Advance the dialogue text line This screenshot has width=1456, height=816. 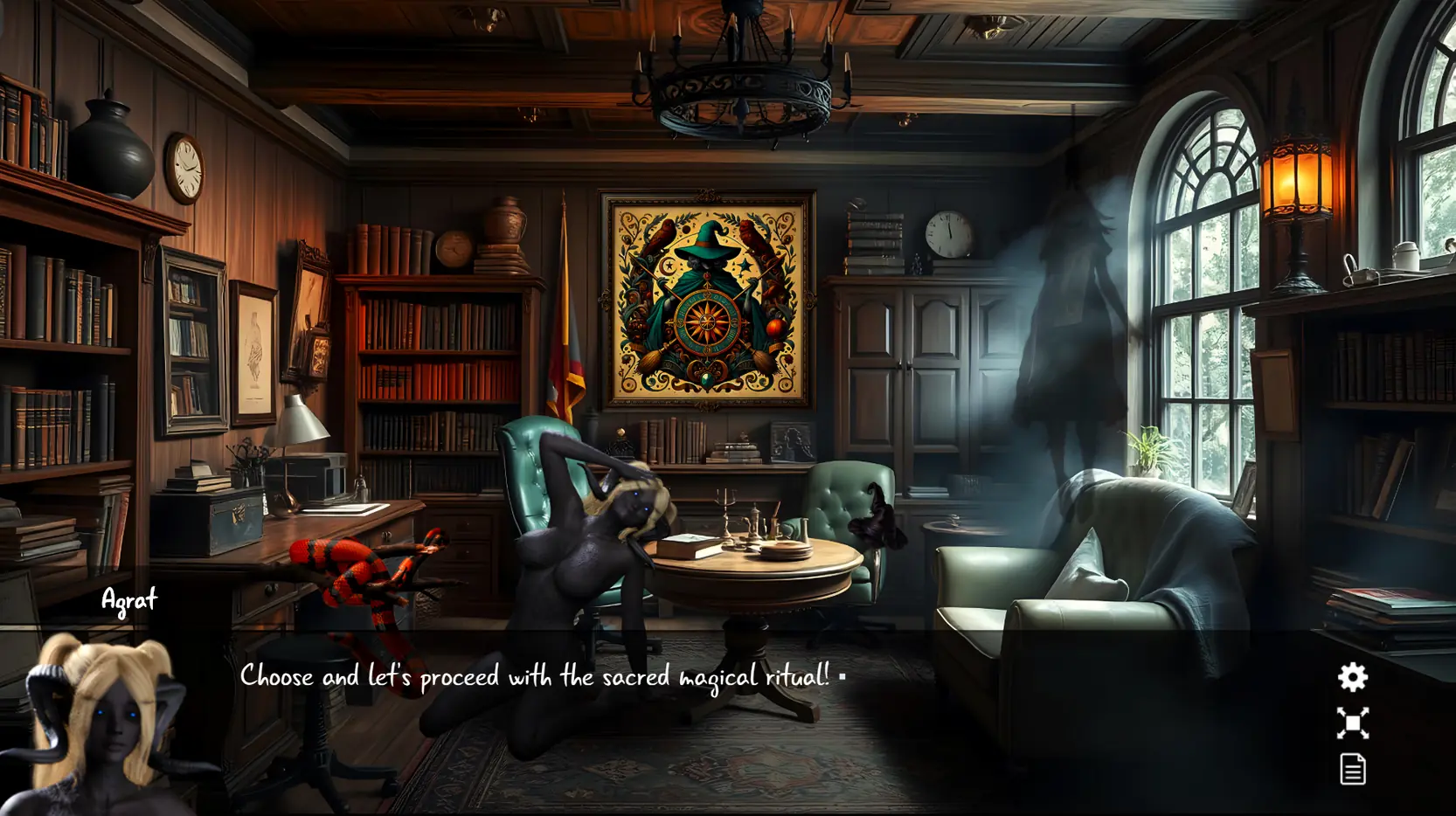(535, 677)
